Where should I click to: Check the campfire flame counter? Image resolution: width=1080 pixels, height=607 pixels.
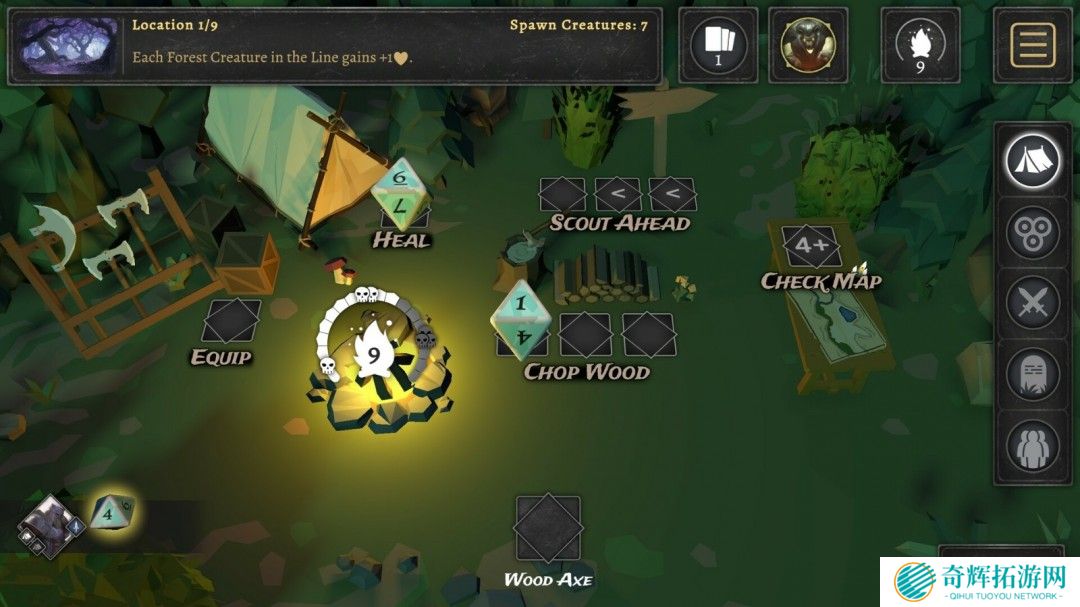click(920, 45)
